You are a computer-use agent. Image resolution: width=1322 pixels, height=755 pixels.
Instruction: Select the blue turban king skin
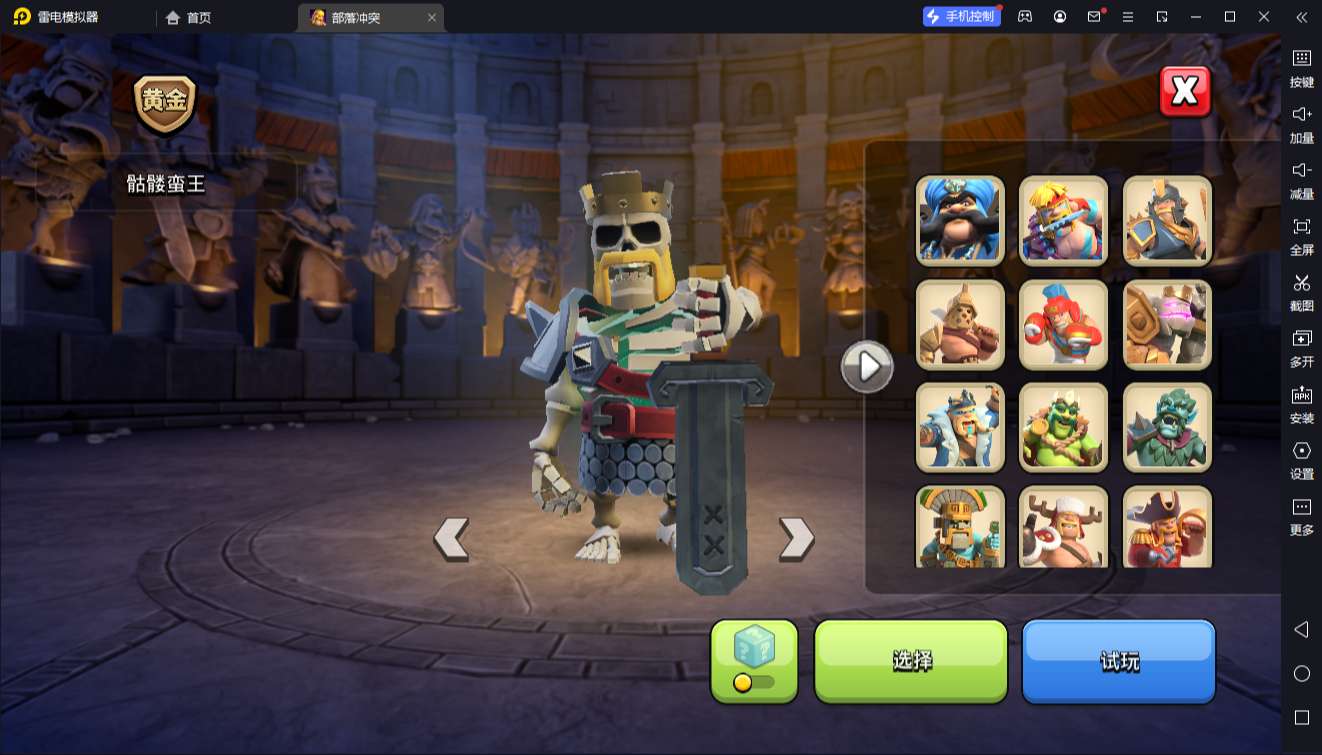960,220
